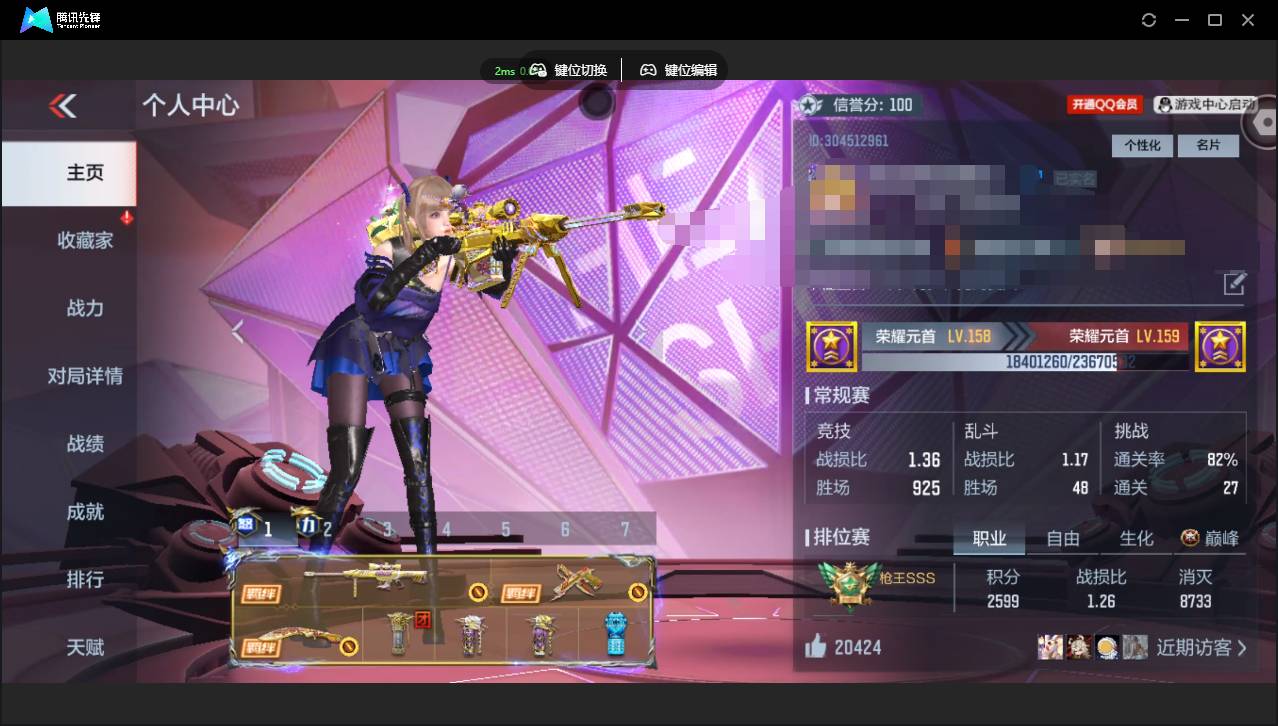Screen dimensions: 1278x726
Task: Select the 主页 menu entry
Action: point(85,173)
